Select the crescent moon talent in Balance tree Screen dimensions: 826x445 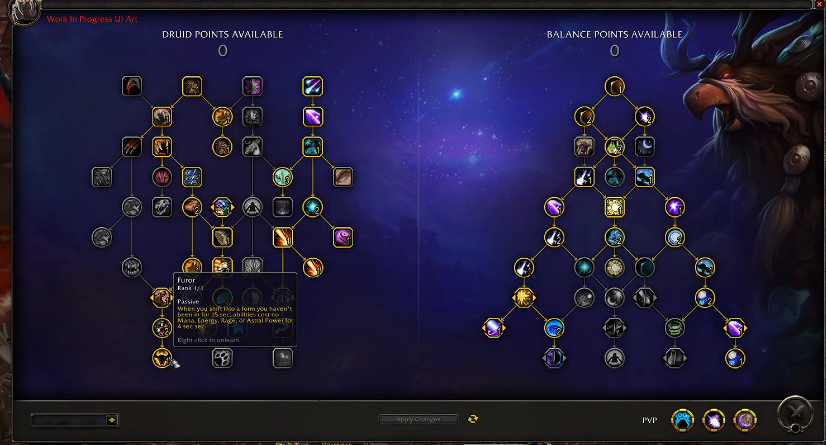click(x=645, y=147)
